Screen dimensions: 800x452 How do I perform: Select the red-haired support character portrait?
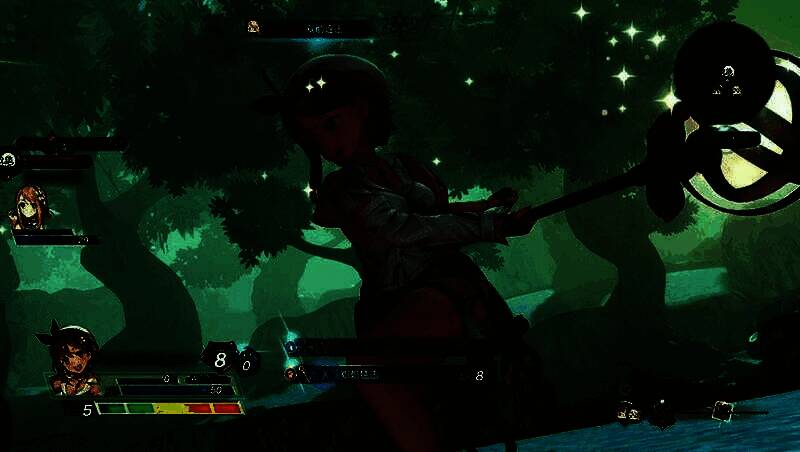point(30,208)
